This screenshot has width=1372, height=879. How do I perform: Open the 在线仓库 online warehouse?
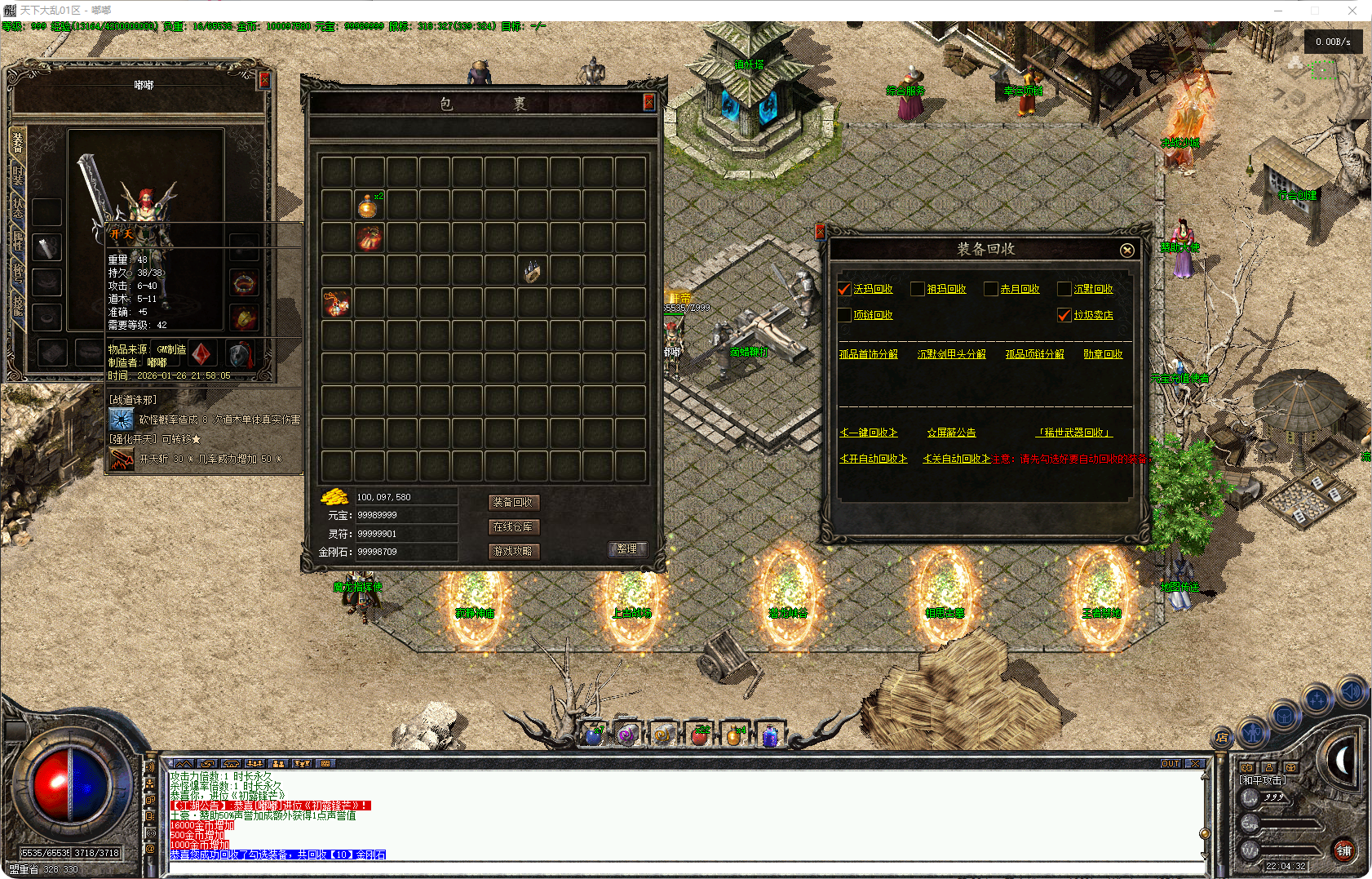pos(513,527)
